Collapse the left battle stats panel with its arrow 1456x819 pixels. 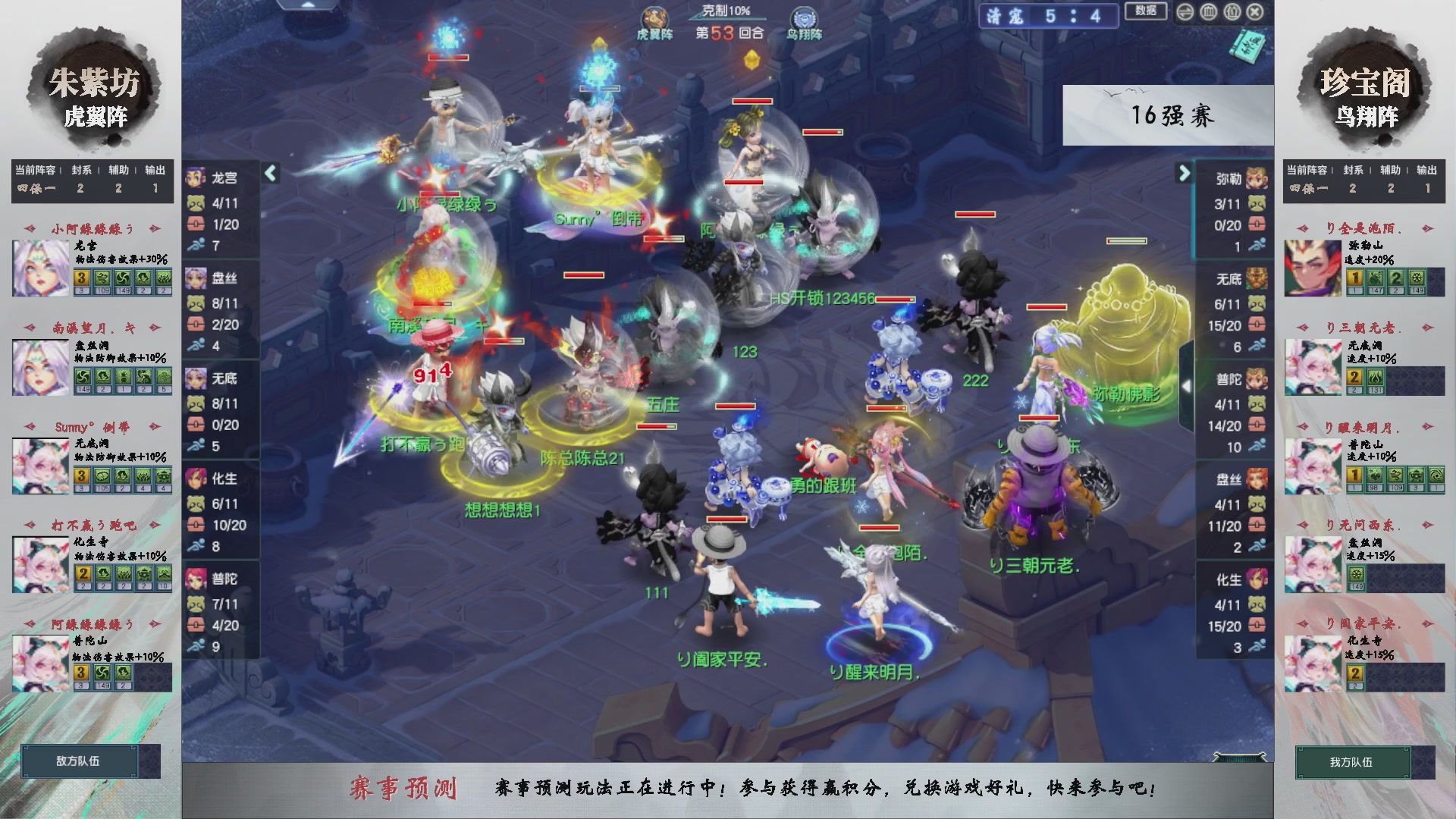click(269, 173)
